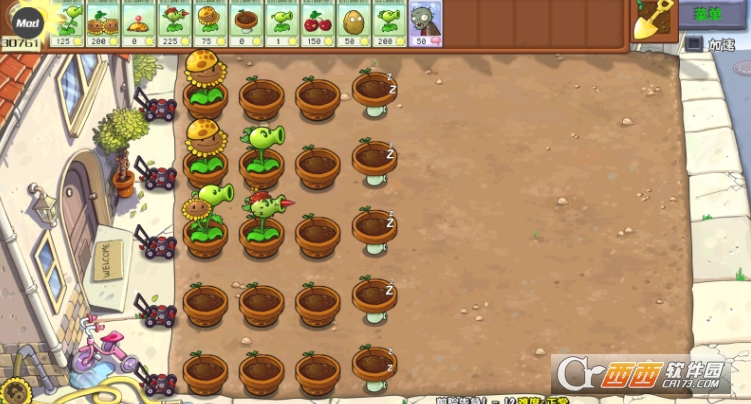Pick the Twin Sunflower seed packet
Image resolution: width=751 pixels, height=404 pixels.
click(102, 23)
